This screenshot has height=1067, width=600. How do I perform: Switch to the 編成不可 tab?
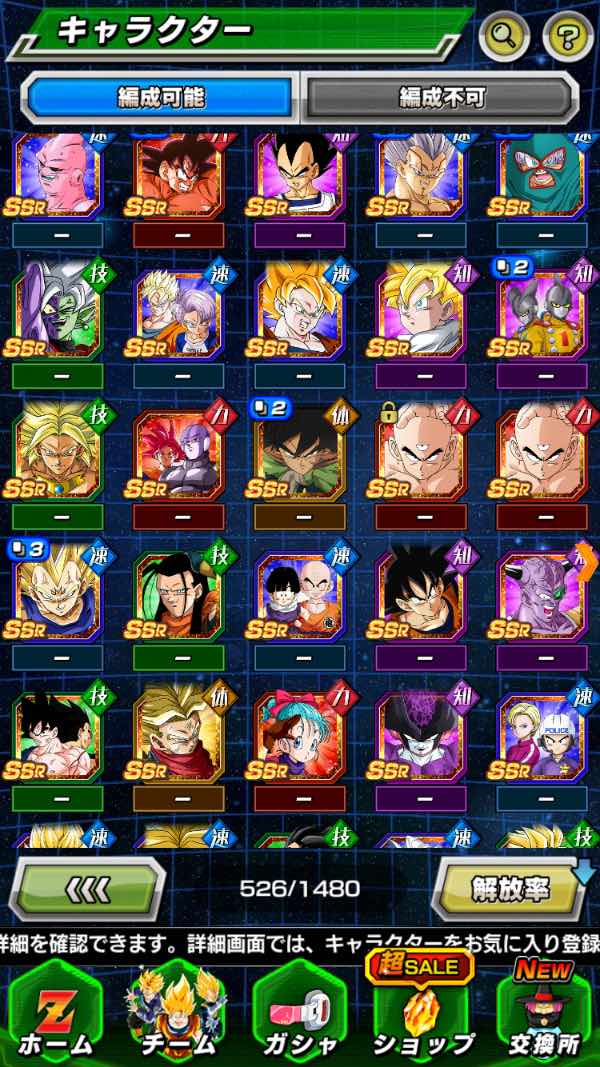tap(441, 97)
